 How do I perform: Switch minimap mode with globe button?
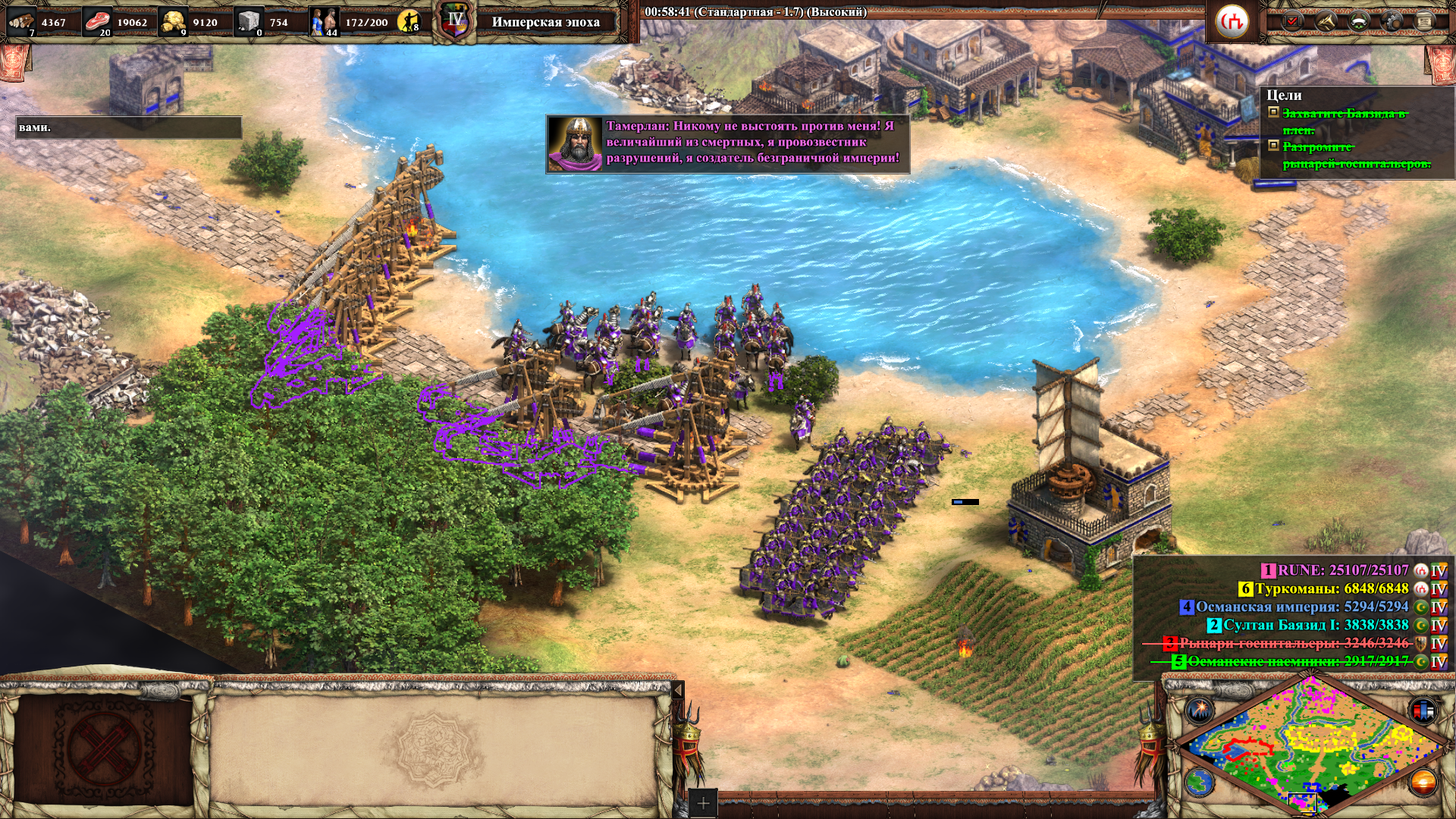(1200, 782)
